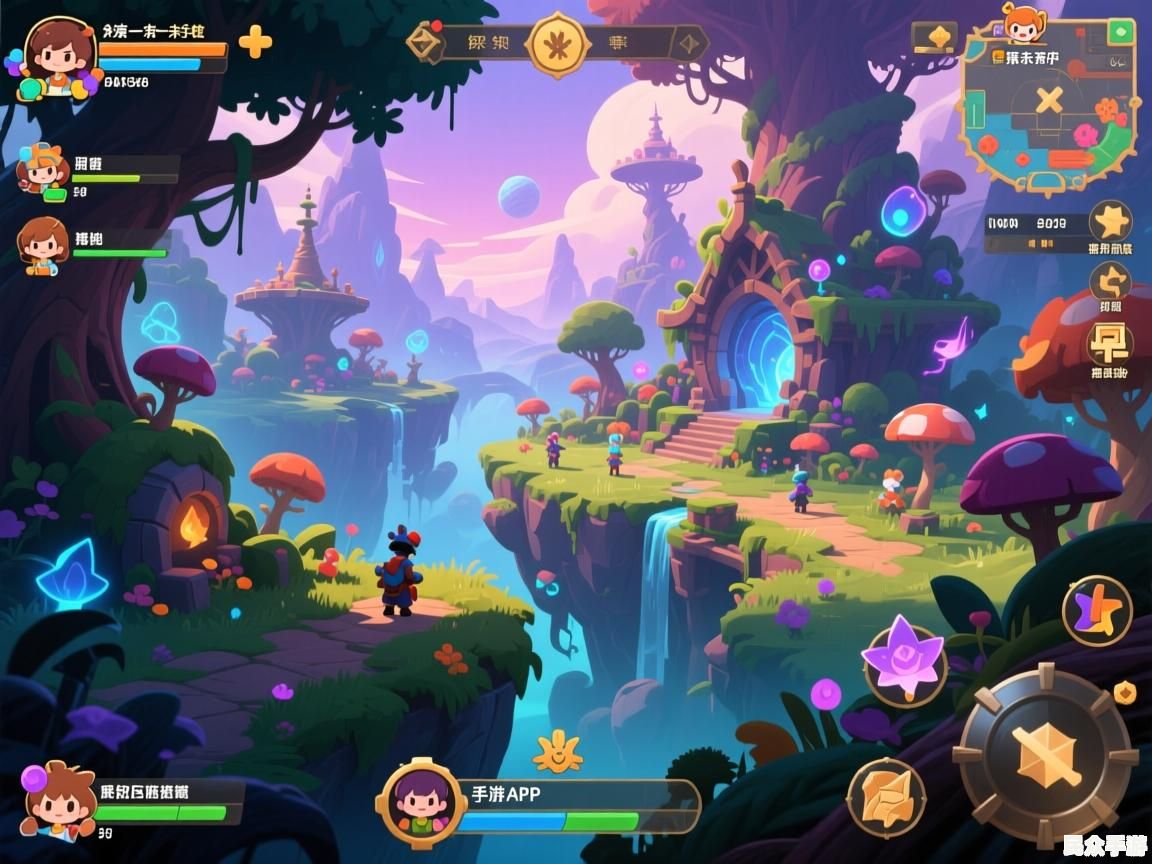Click the orange plus button

[255, 41]
